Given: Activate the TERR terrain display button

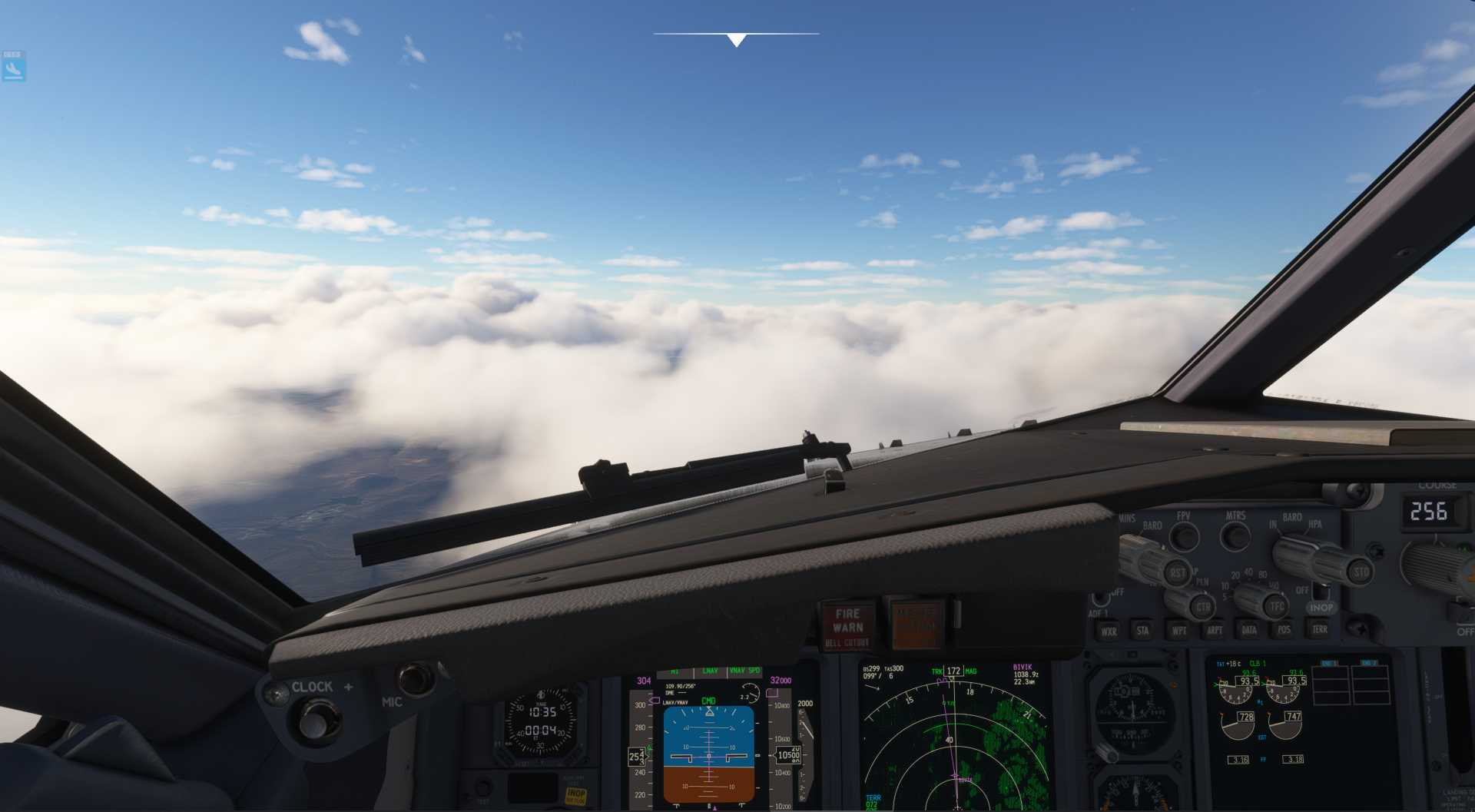Looking at the screenshot, I should point(1319,630).
